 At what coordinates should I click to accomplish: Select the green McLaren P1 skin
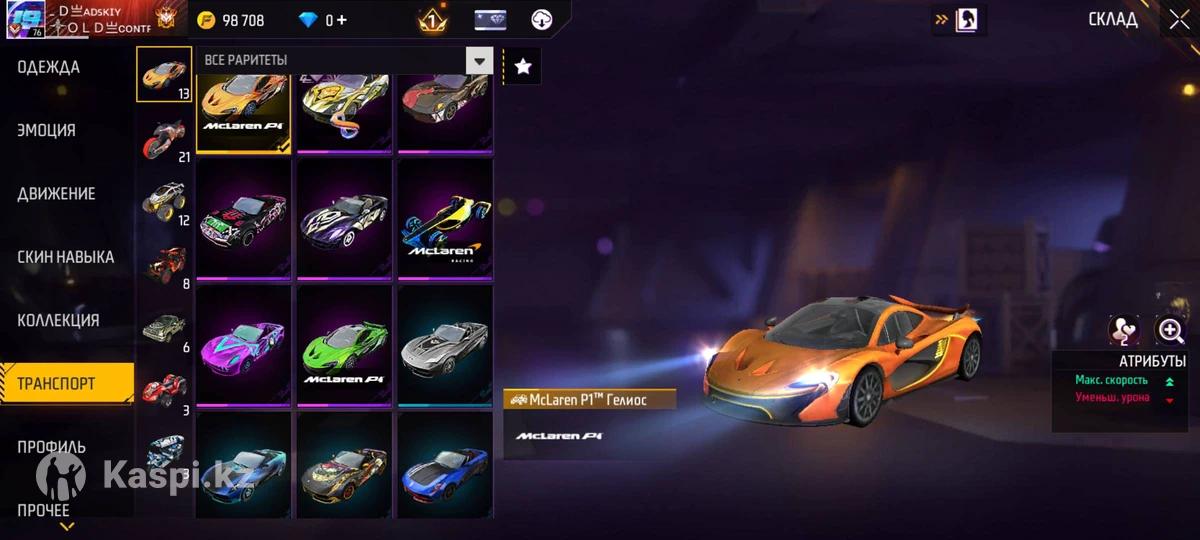345,344
